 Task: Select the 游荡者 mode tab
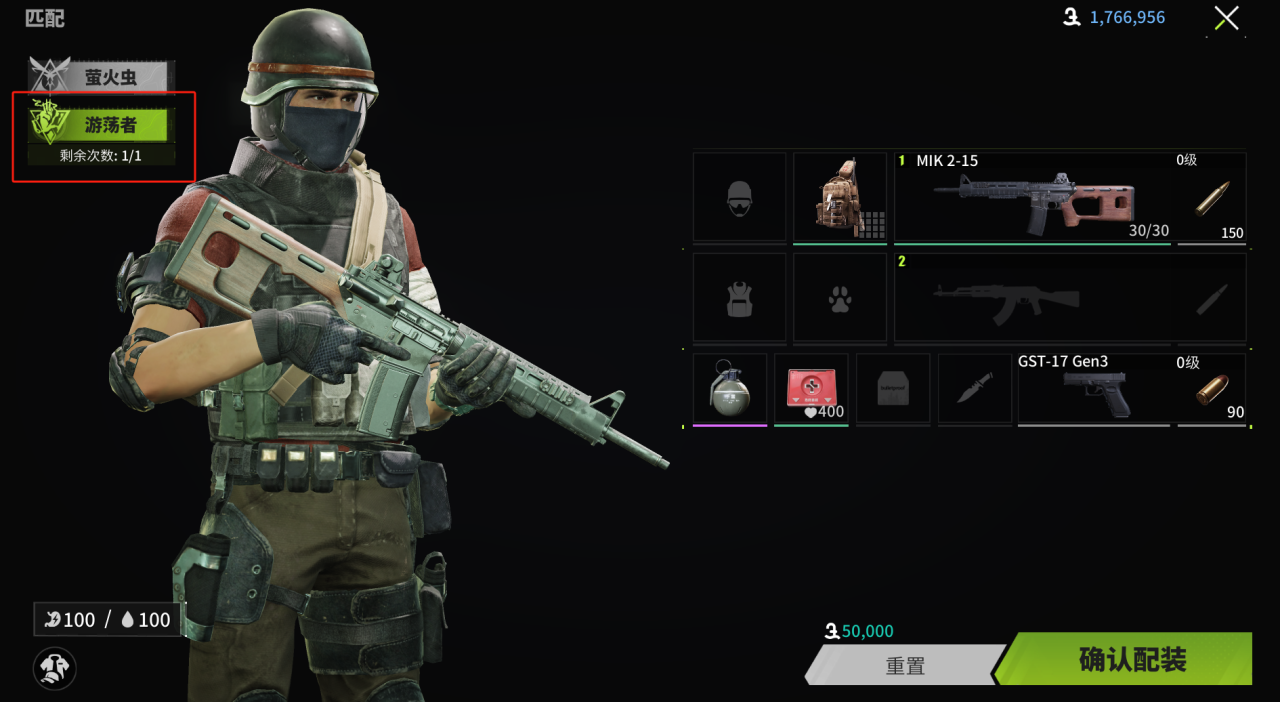(x=110, y=125)
